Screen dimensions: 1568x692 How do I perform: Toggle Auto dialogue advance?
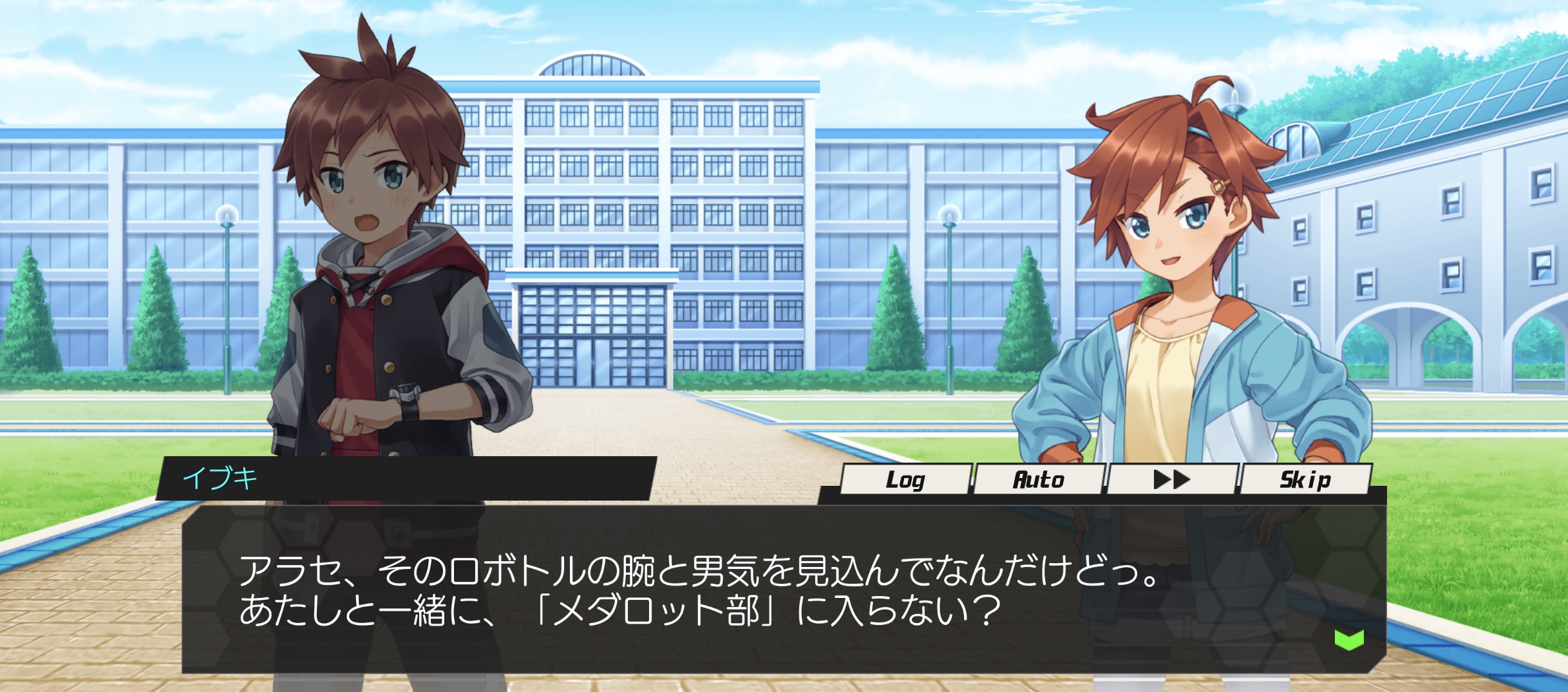[x=1039, y=479]
